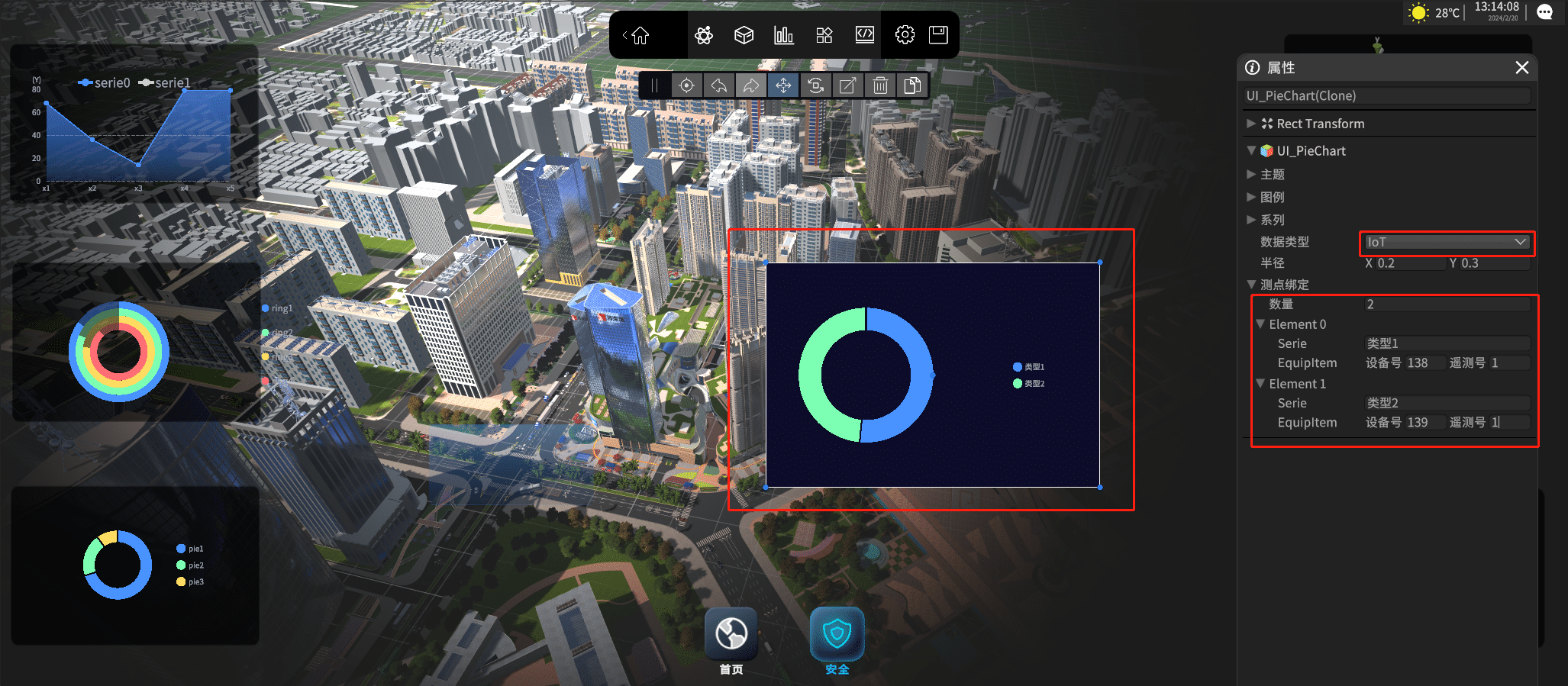Screen dimensions: 1568x686
Task: Delete selection with the trash can icon
Action: pos(880,85)
